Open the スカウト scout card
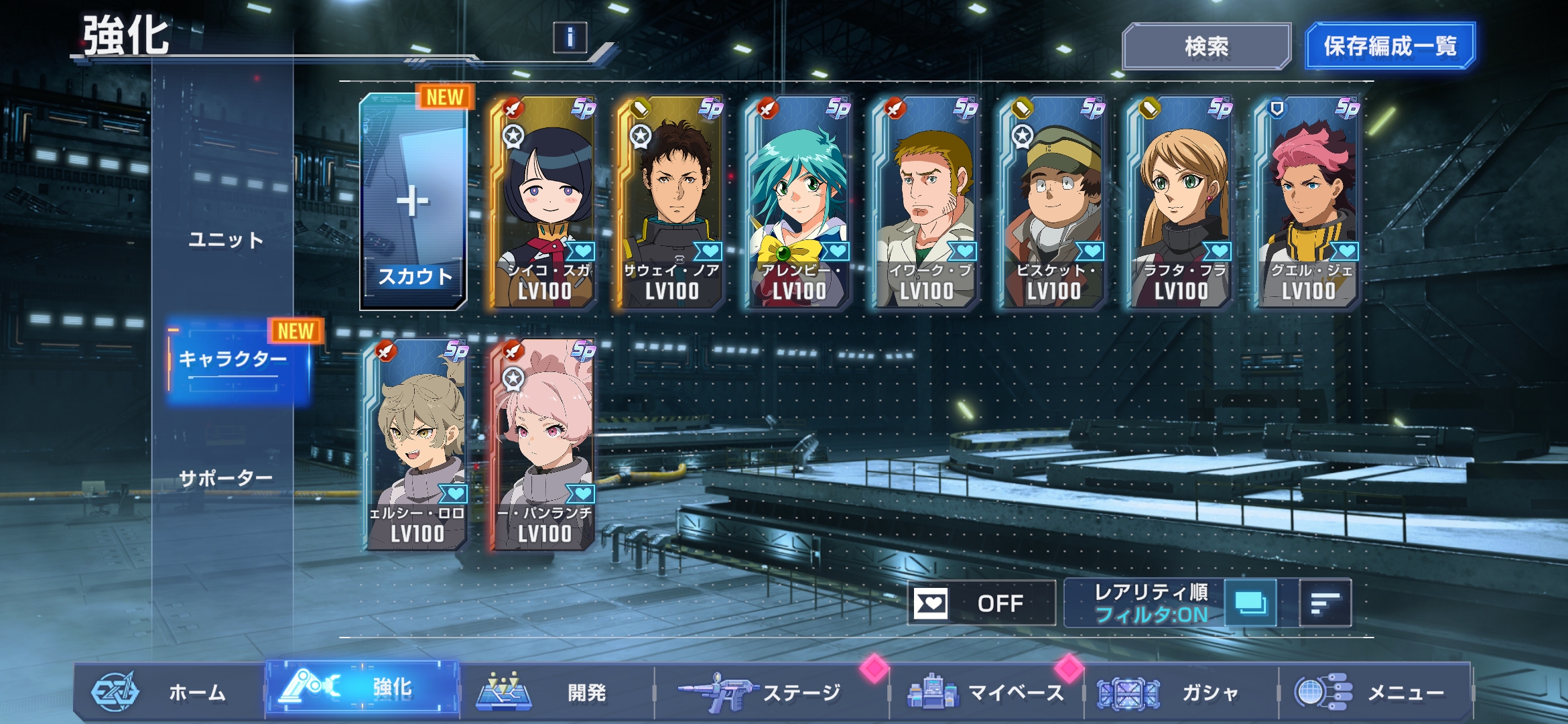Image resolution: width=1568 pixels, height=724 pixels. [413, 202]
